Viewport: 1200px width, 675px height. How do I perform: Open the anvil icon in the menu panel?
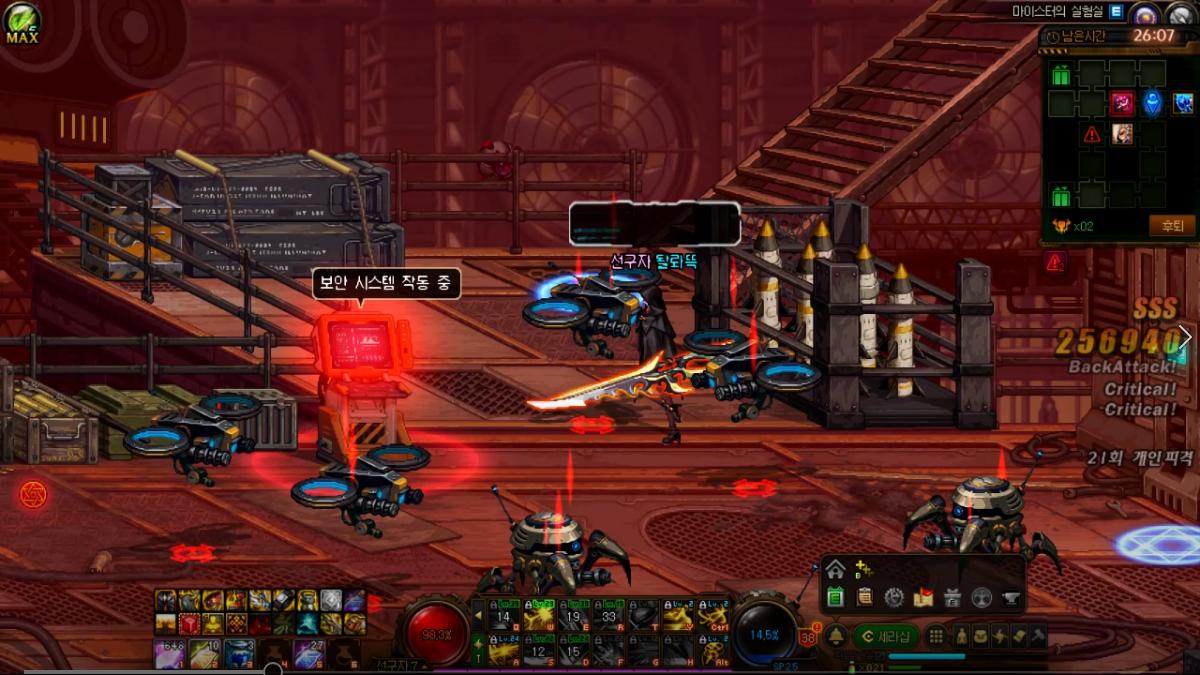point(1011,597)
